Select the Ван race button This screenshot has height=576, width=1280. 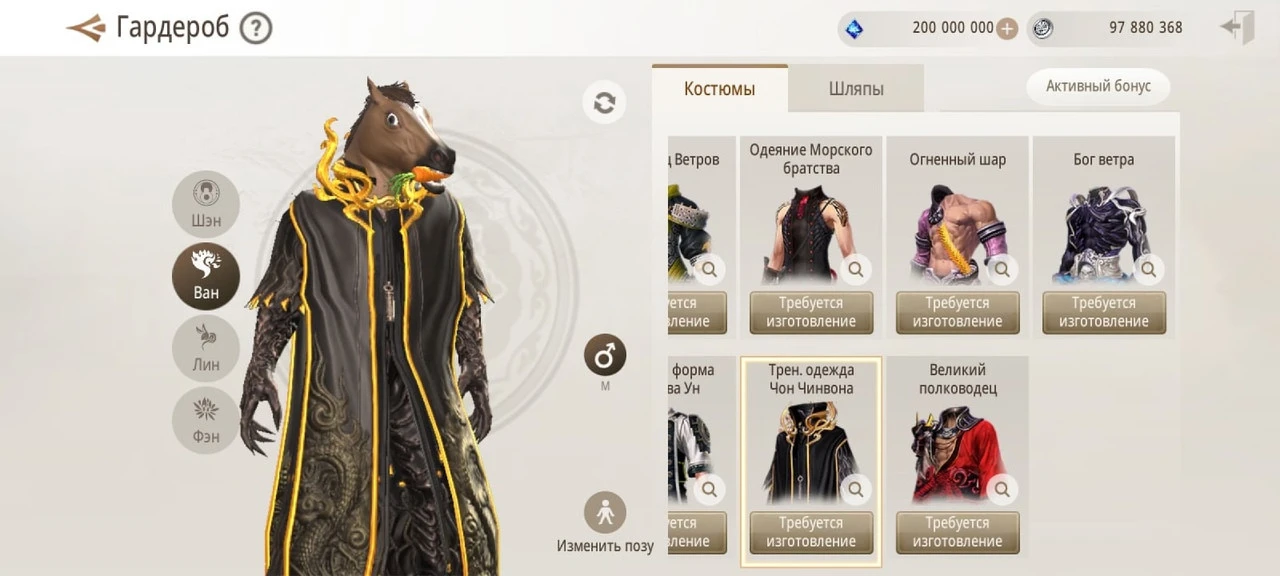point(206,276)
